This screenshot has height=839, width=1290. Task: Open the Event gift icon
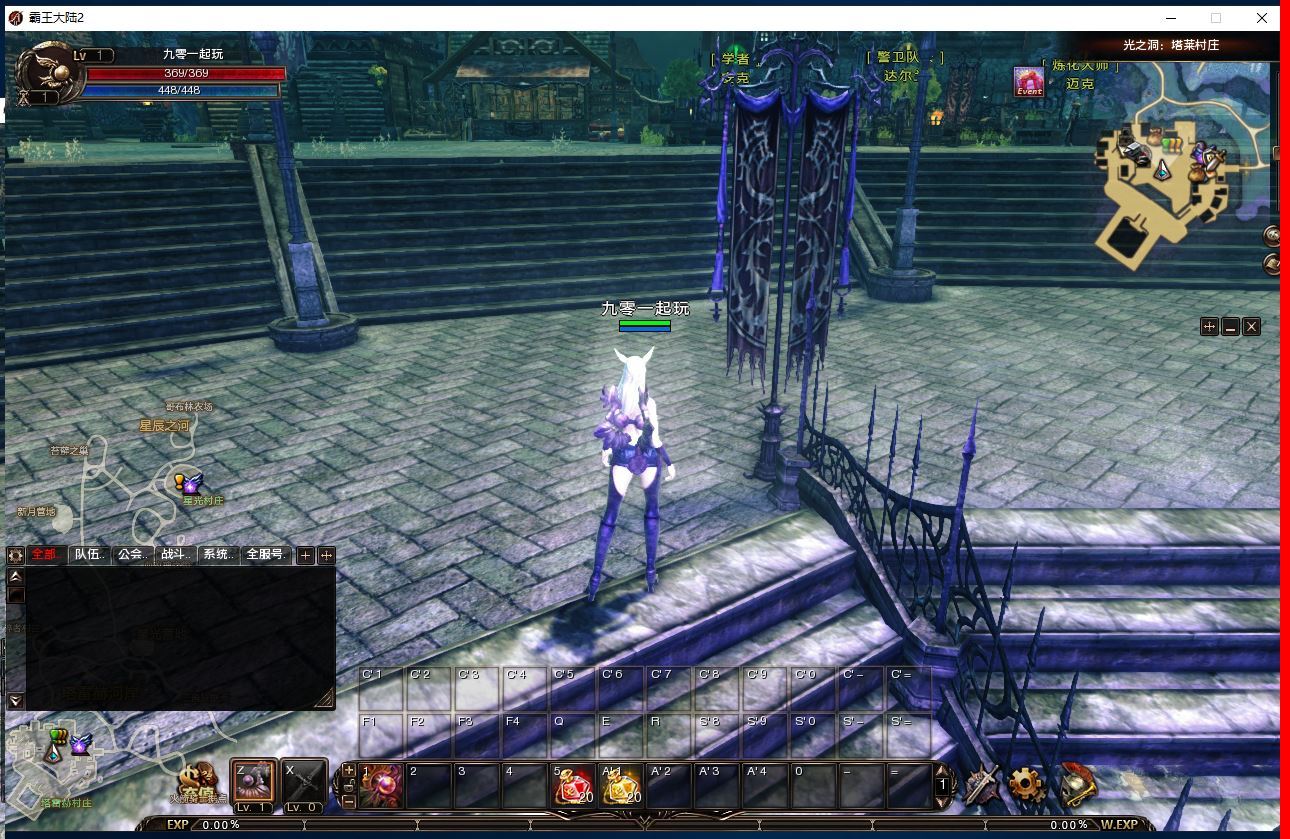(x=1029, y=81)
